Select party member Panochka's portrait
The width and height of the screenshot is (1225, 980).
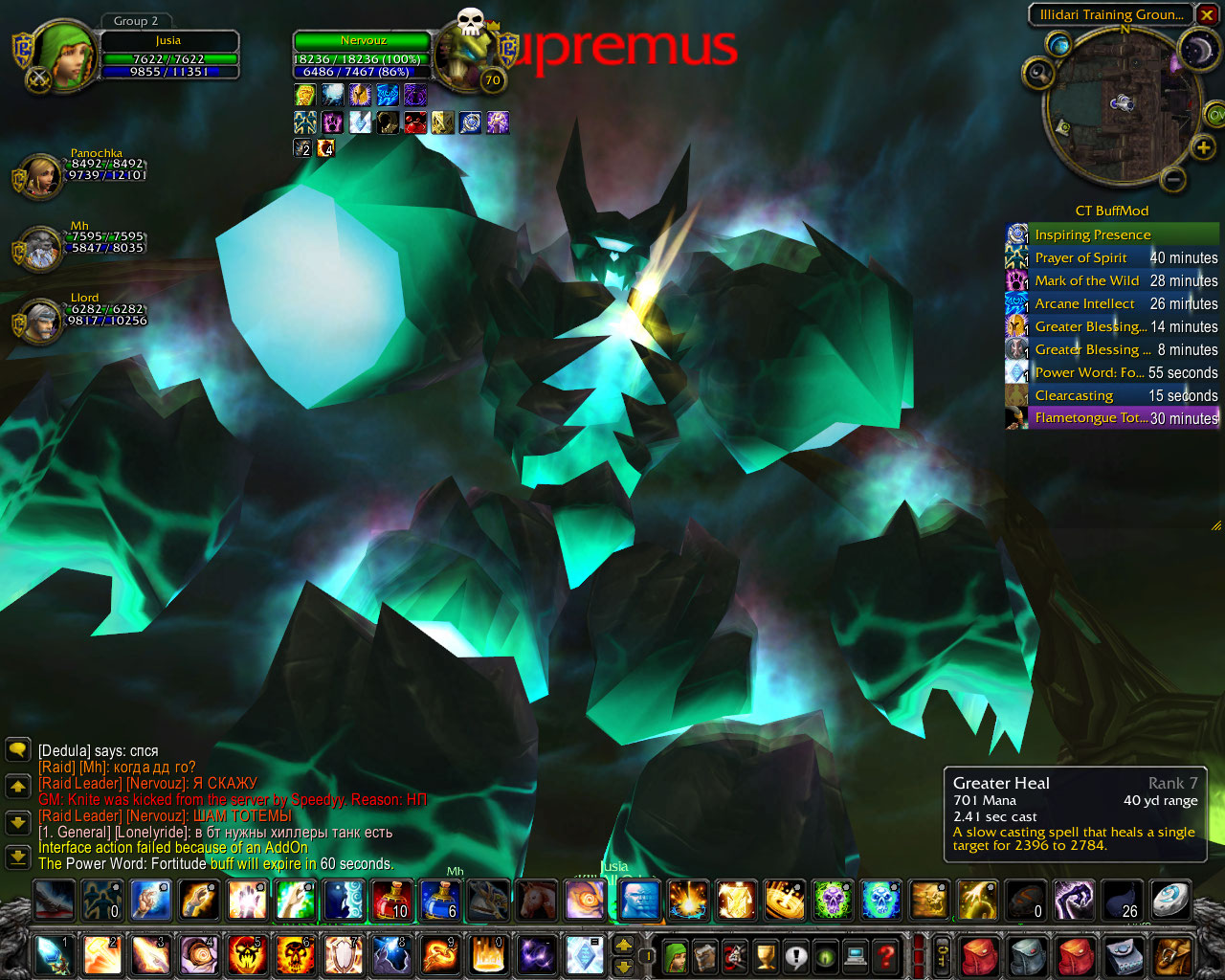click(x=42, y=176)
